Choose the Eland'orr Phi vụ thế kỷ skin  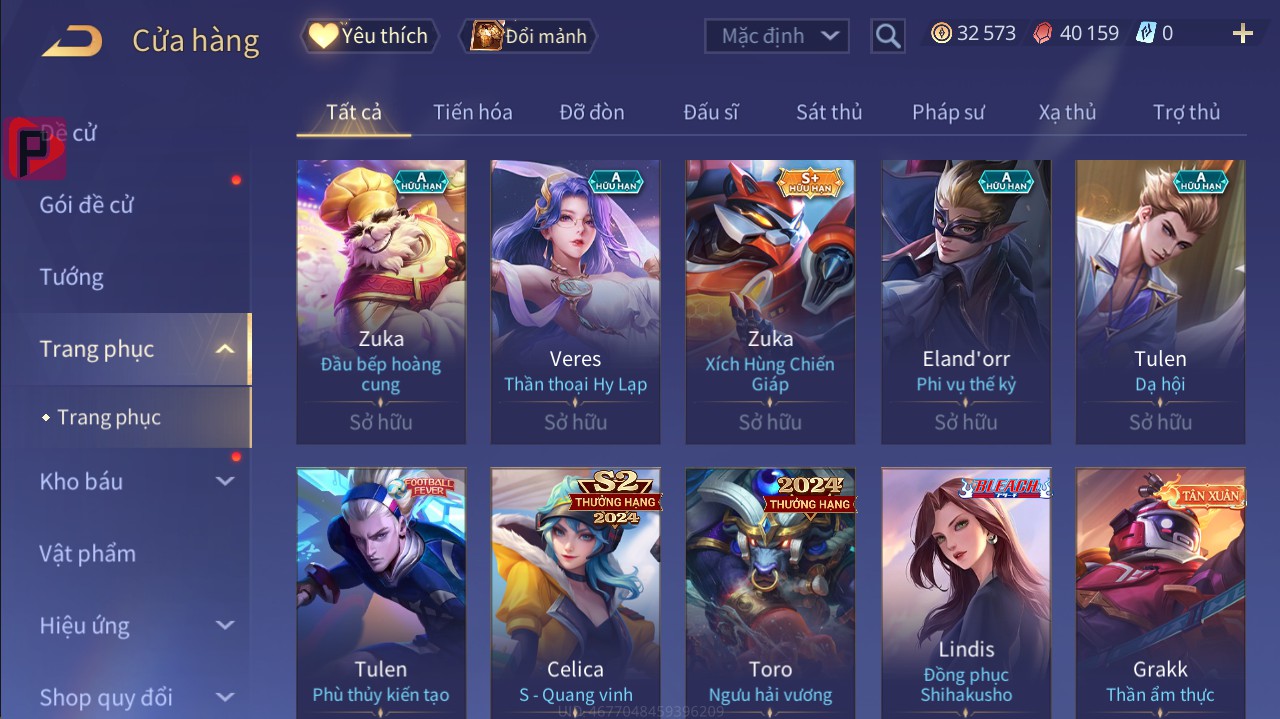click(x=965, y=300)
